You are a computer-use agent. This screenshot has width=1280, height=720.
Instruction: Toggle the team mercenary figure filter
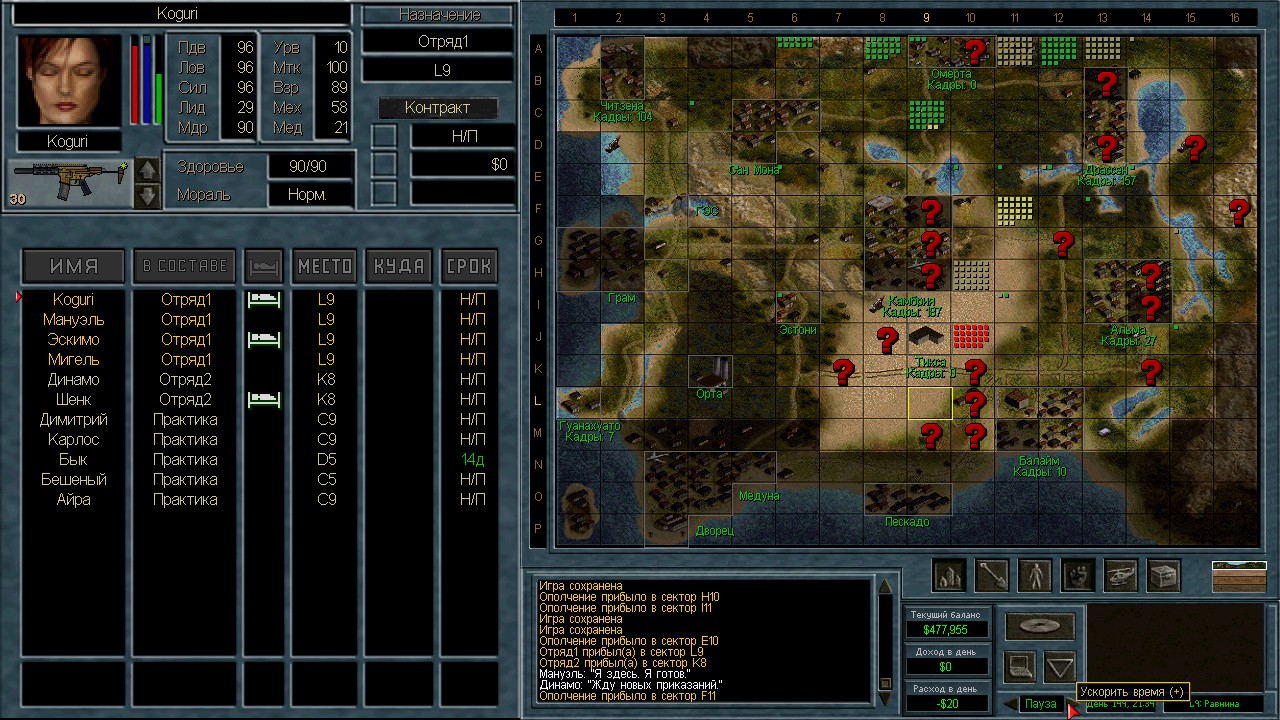click(x=1034, y=575)
